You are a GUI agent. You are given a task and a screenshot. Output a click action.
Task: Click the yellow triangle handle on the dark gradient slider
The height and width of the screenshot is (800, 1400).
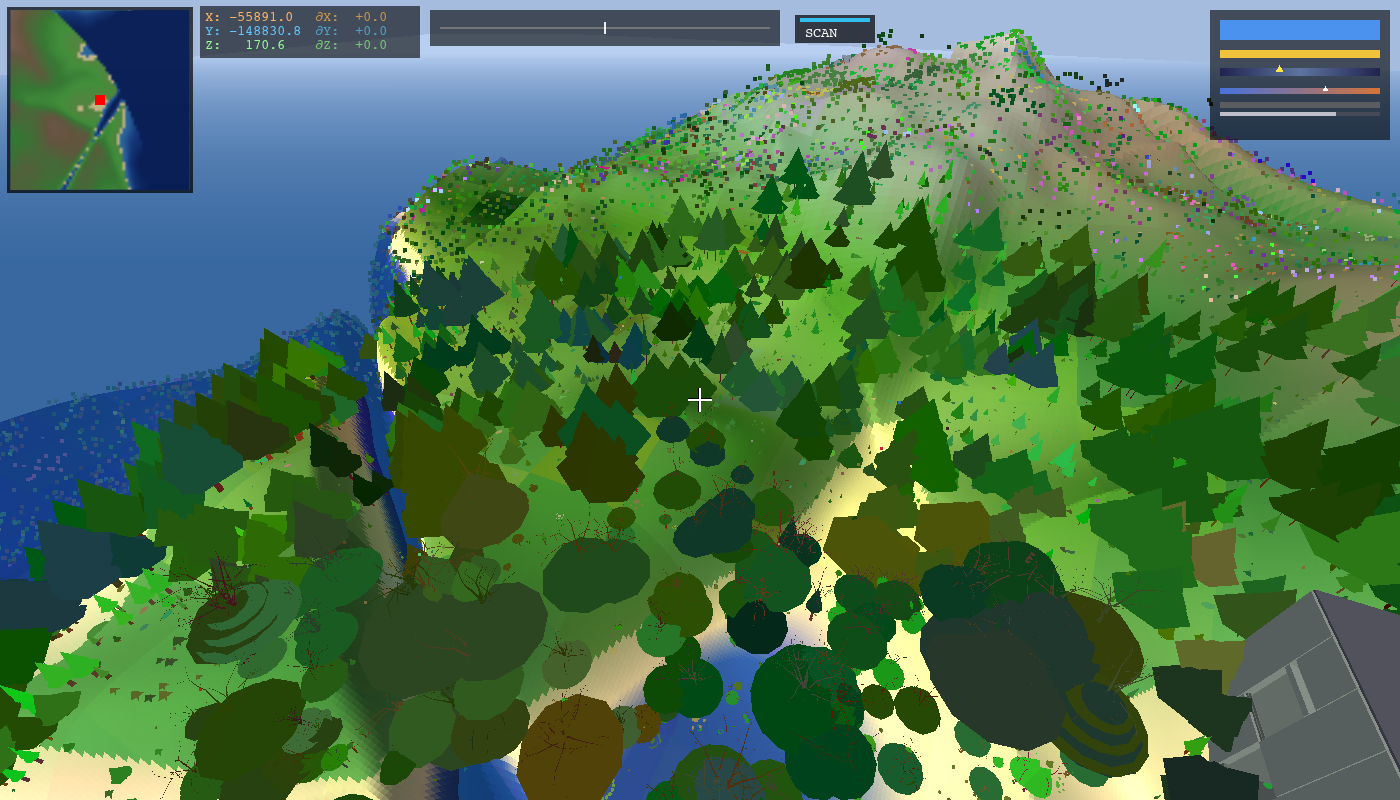click(x=1279, y=70)
